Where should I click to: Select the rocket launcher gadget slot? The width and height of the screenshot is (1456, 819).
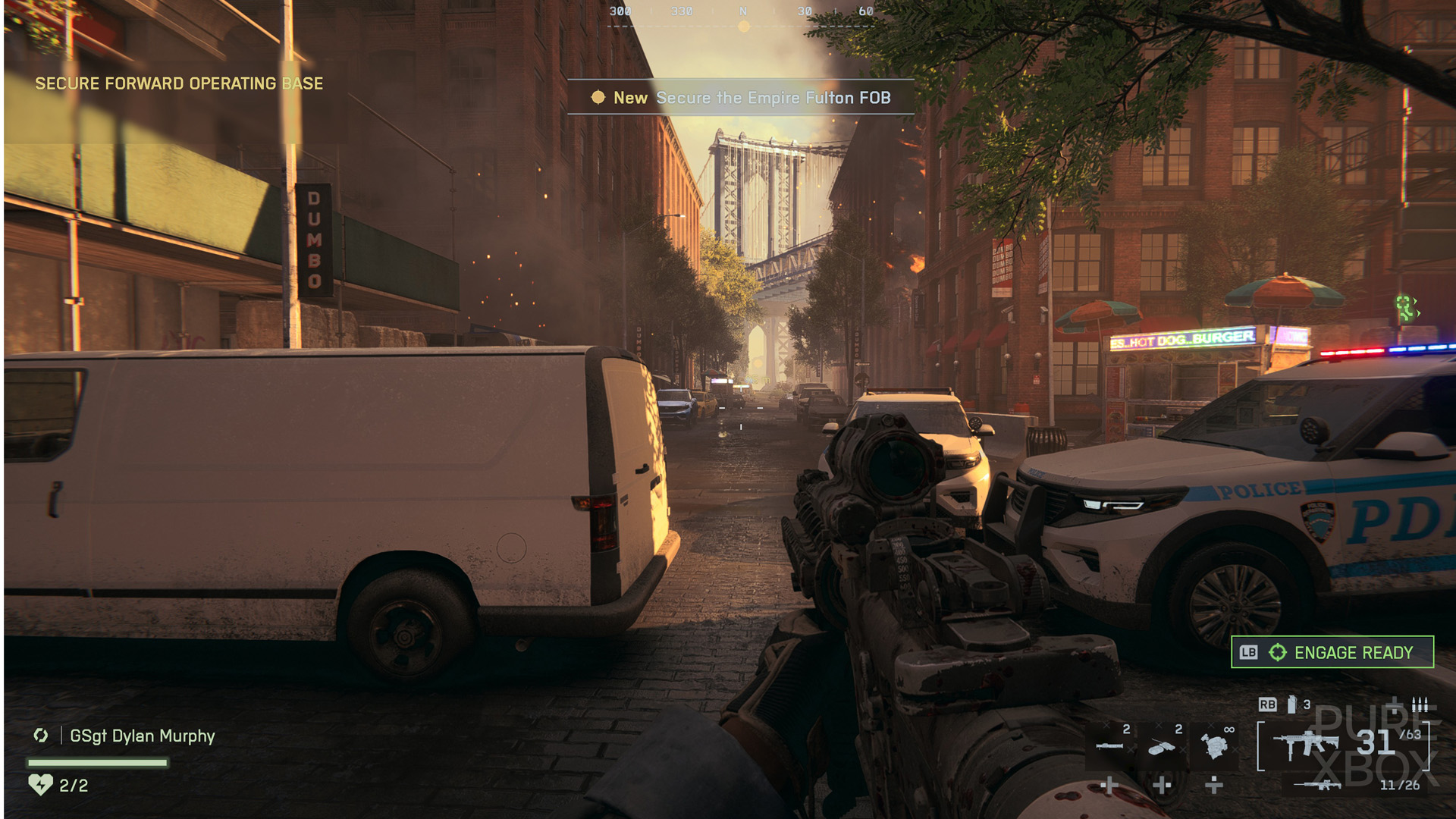(x=1109, y=746)
